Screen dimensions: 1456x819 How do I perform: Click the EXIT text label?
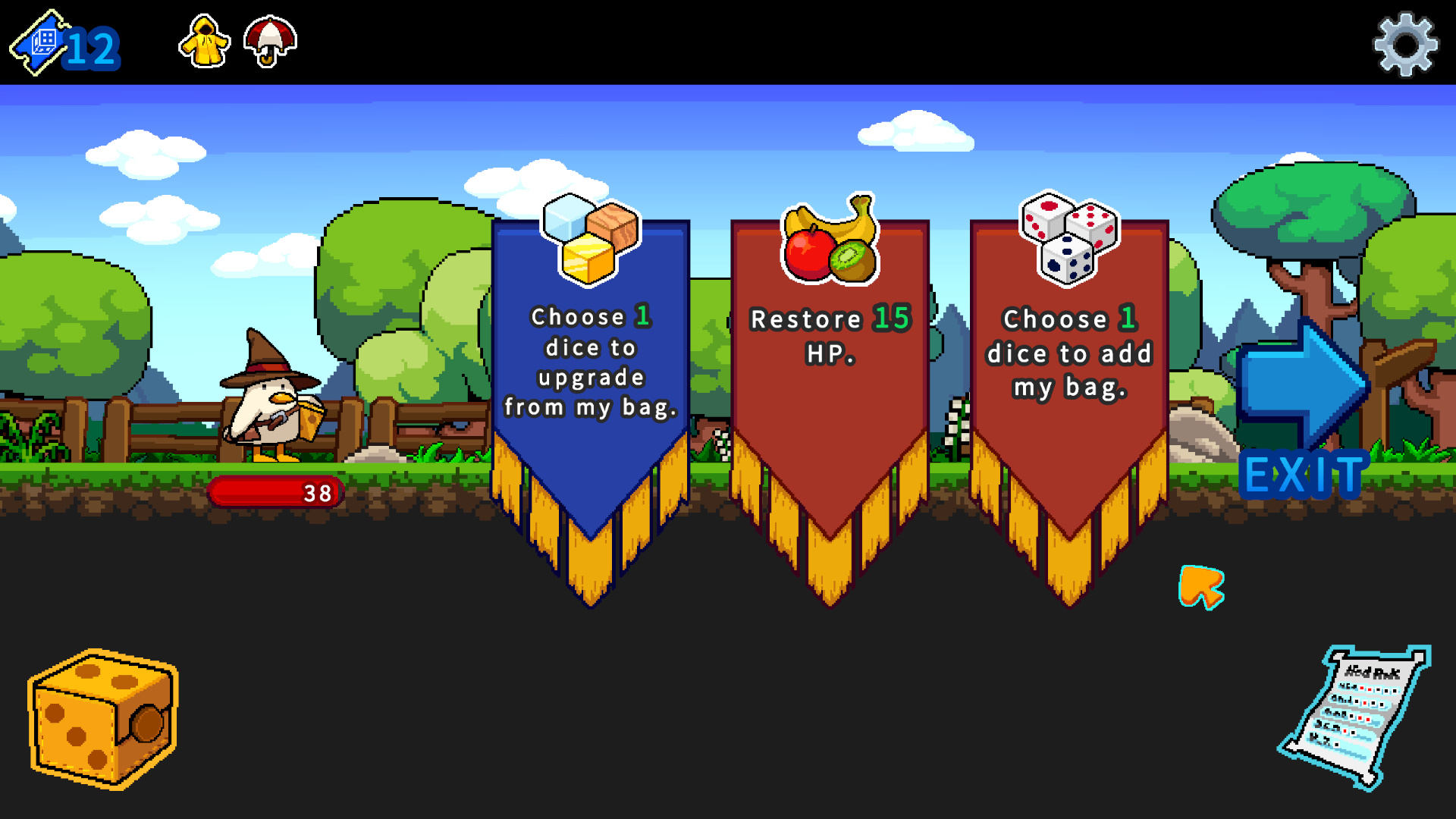[1302, 474]
